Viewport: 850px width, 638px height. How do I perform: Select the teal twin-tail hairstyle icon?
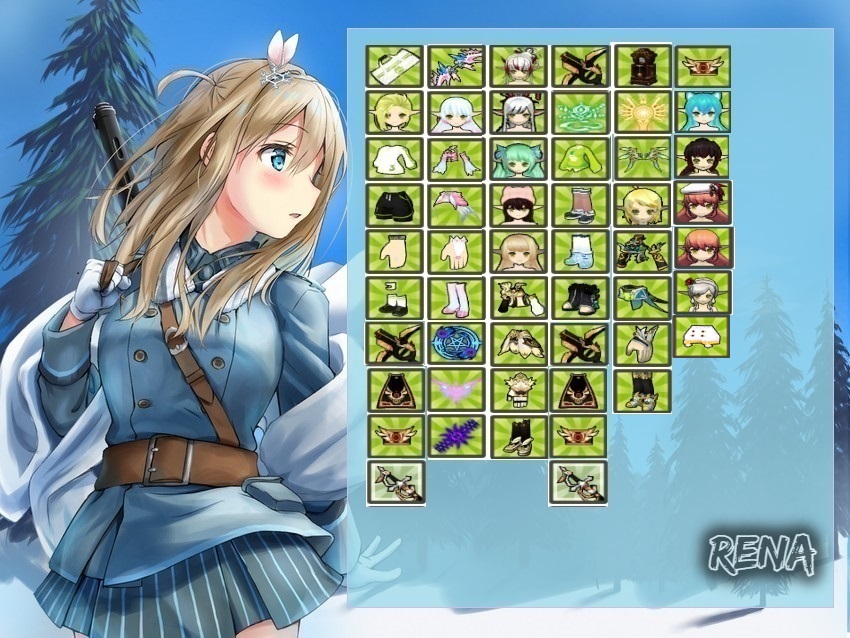click(x=518, y=158)
